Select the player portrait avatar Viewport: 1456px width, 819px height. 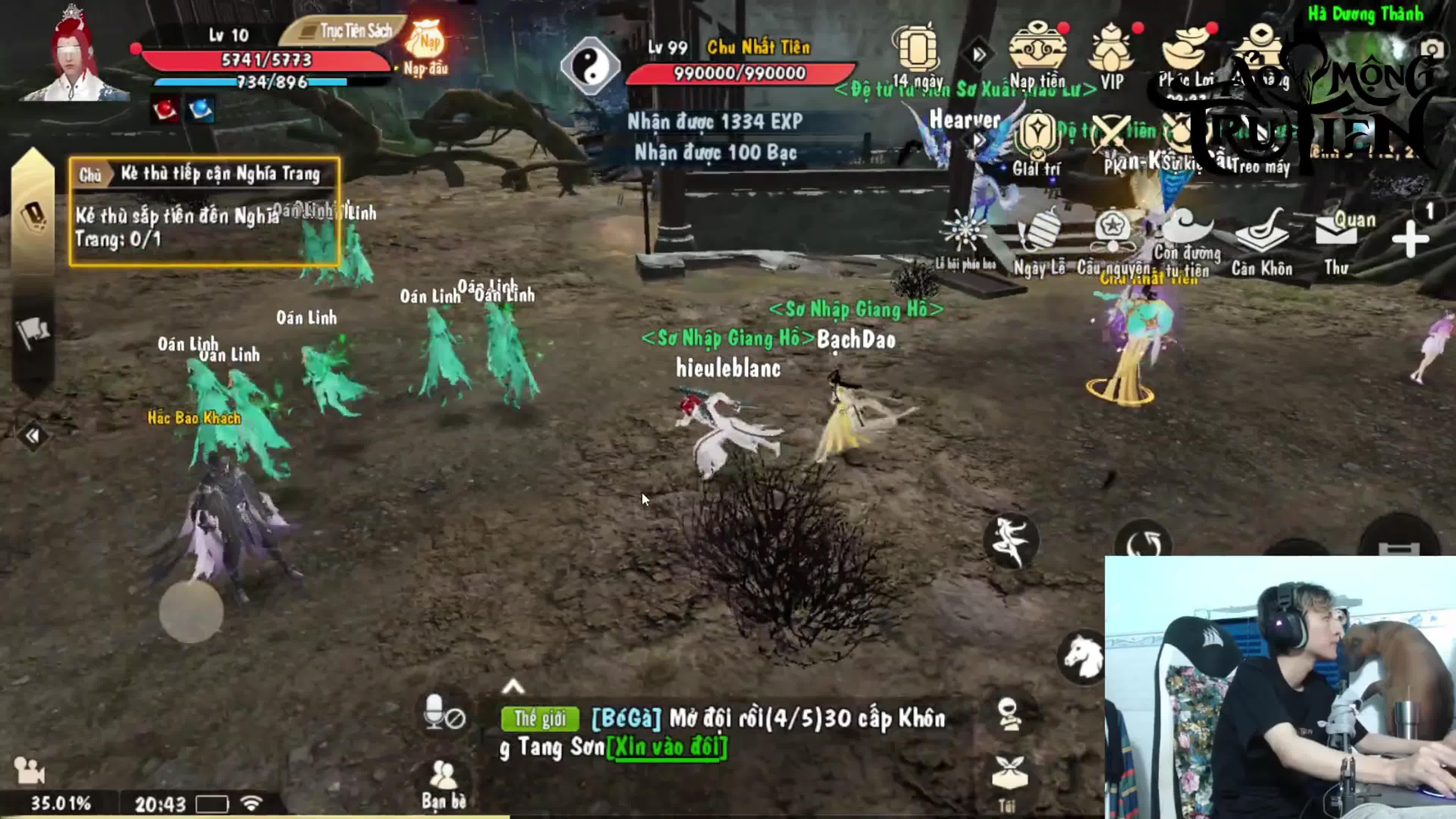(74, 56)
